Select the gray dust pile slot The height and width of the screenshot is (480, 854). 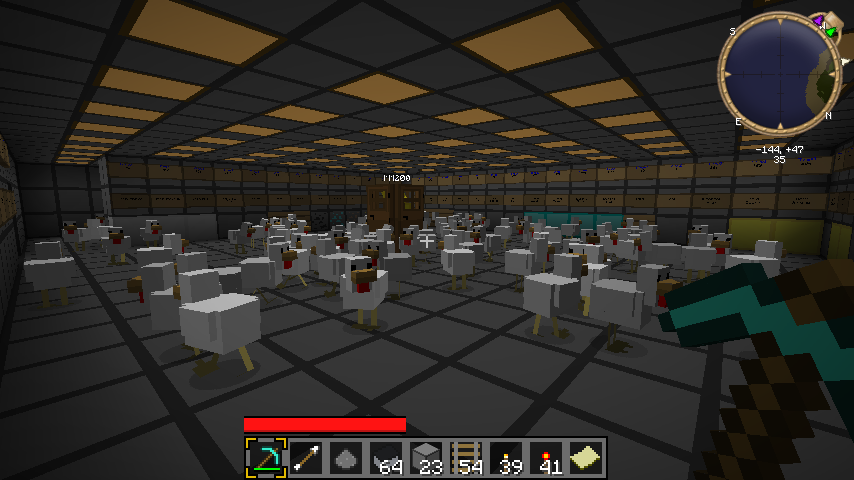click(346, 458)
